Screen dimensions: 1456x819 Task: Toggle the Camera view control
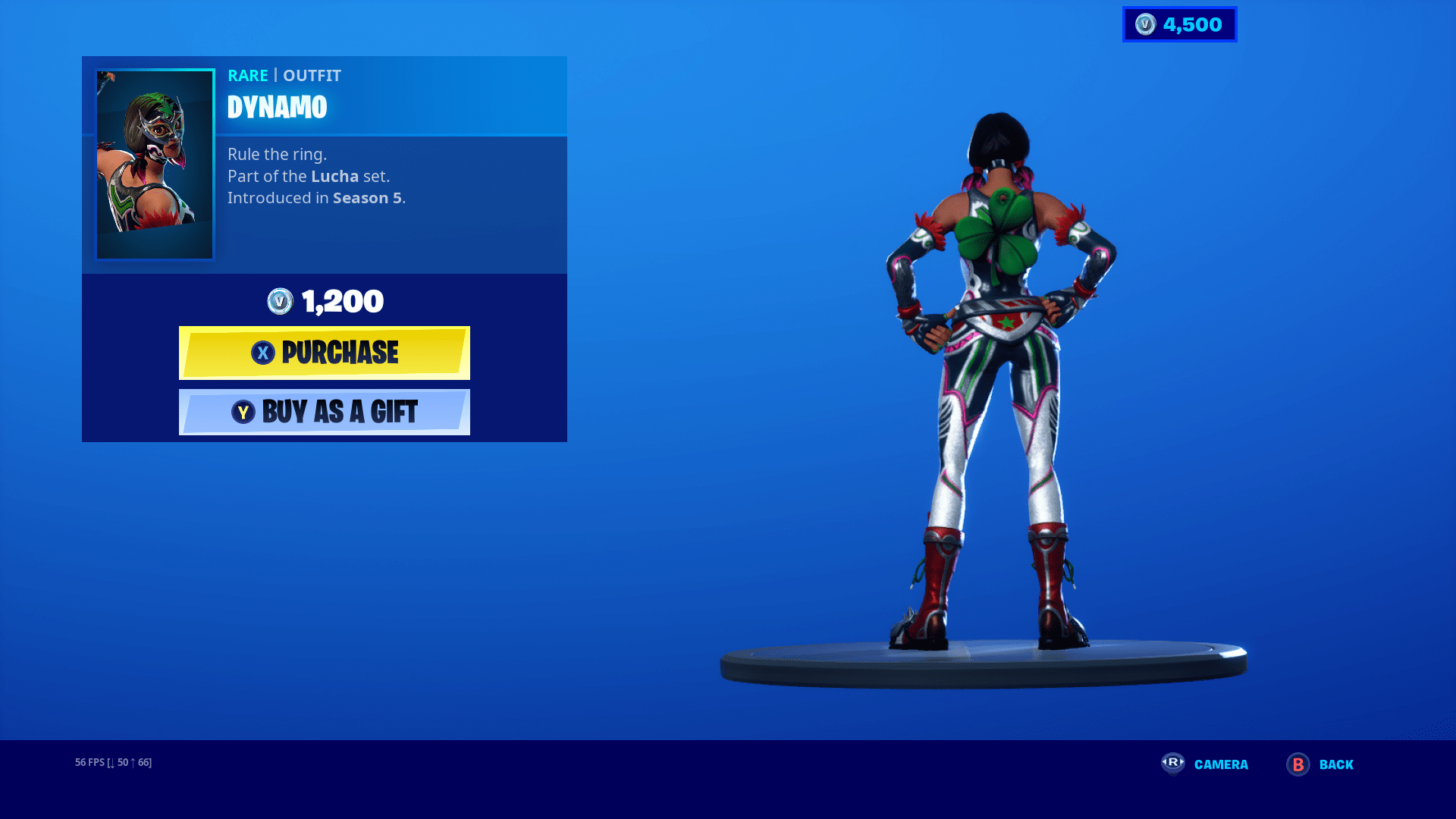click(x=1221, y=764)
